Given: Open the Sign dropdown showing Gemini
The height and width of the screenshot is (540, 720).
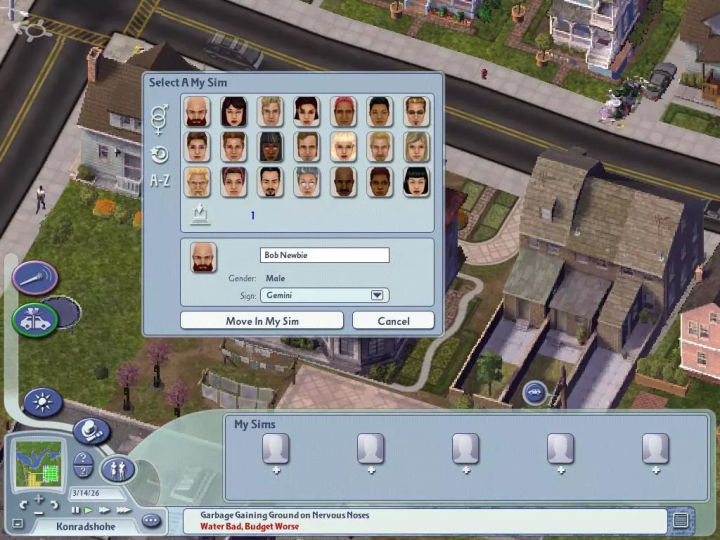Looking at the screenshot, I should point(377,295).
